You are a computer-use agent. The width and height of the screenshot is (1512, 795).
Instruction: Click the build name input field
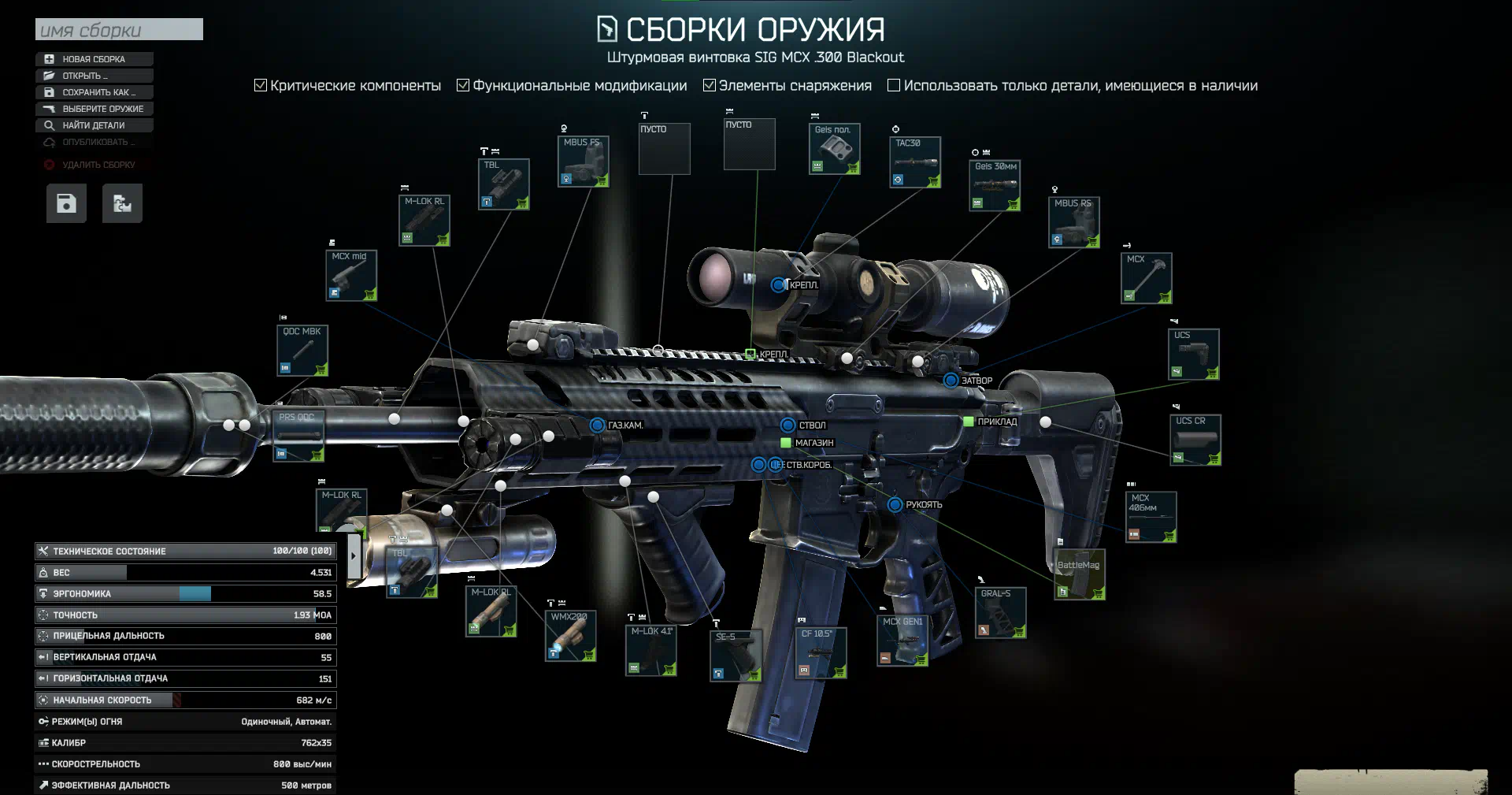[119, 30]
